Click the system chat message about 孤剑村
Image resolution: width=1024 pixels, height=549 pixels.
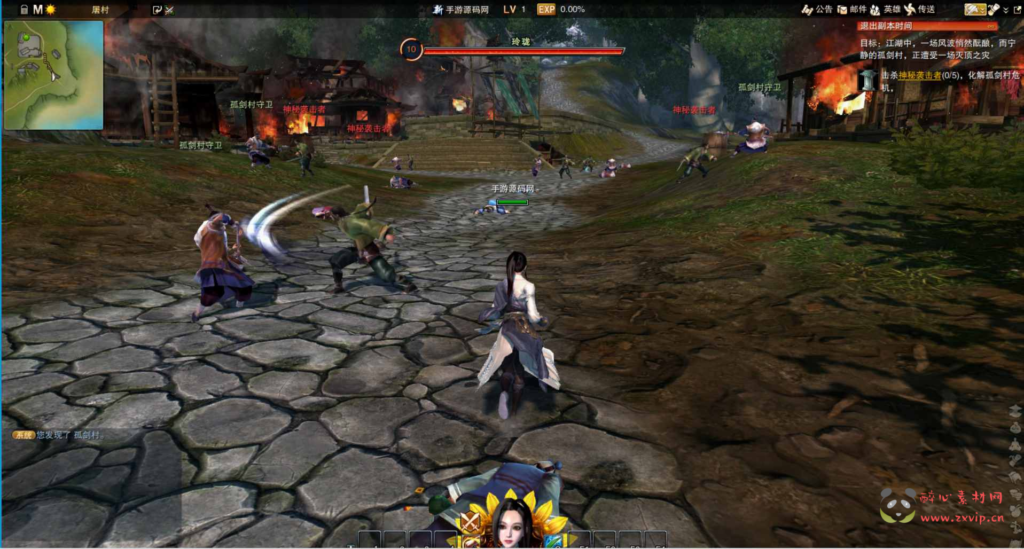click(x=60, y=436)
